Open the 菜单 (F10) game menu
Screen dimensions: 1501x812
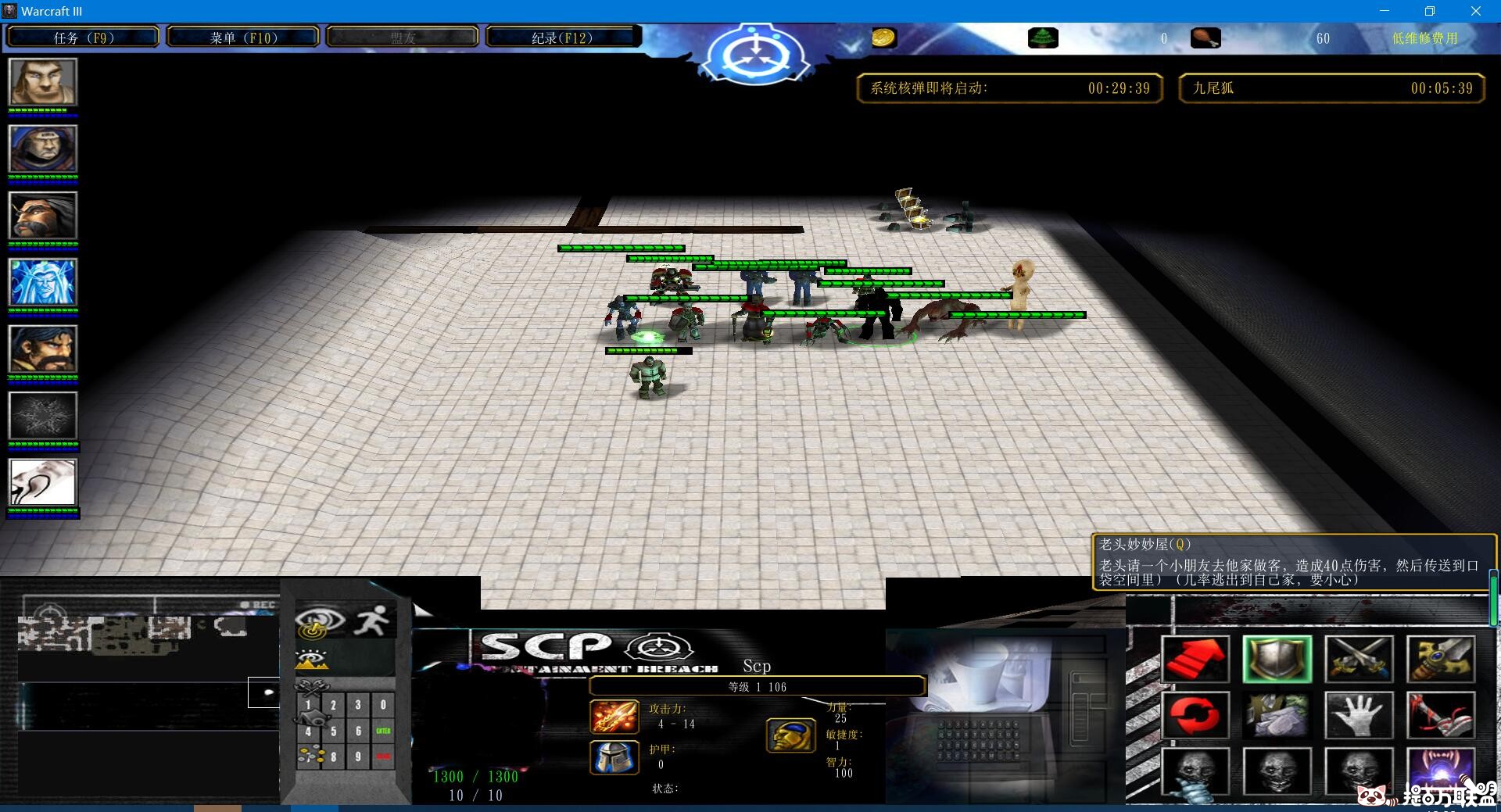pyautogui.click(x=243, y=38)
